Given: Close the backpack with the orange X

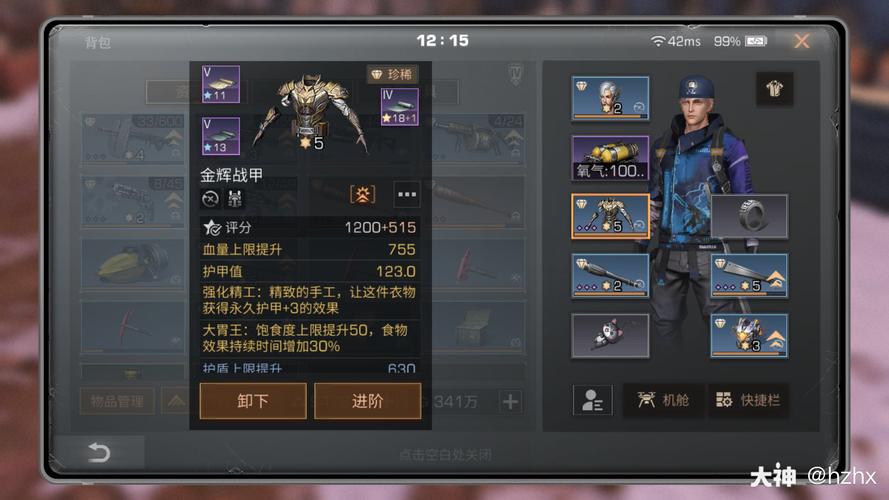Looking at the screenshot, I should [801, 41].
